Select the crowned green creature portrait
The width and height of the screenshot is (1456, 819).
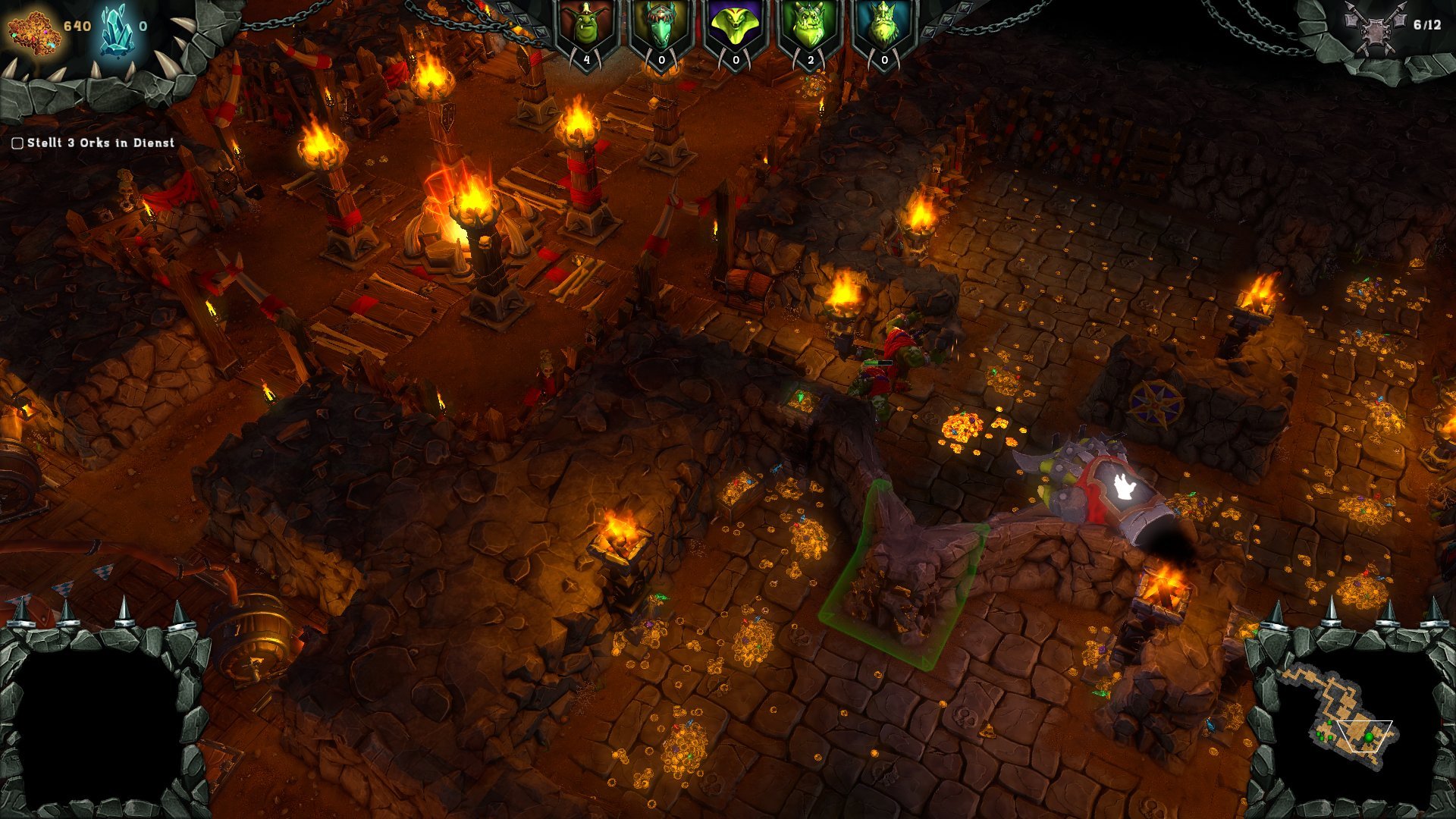(883, 29)
